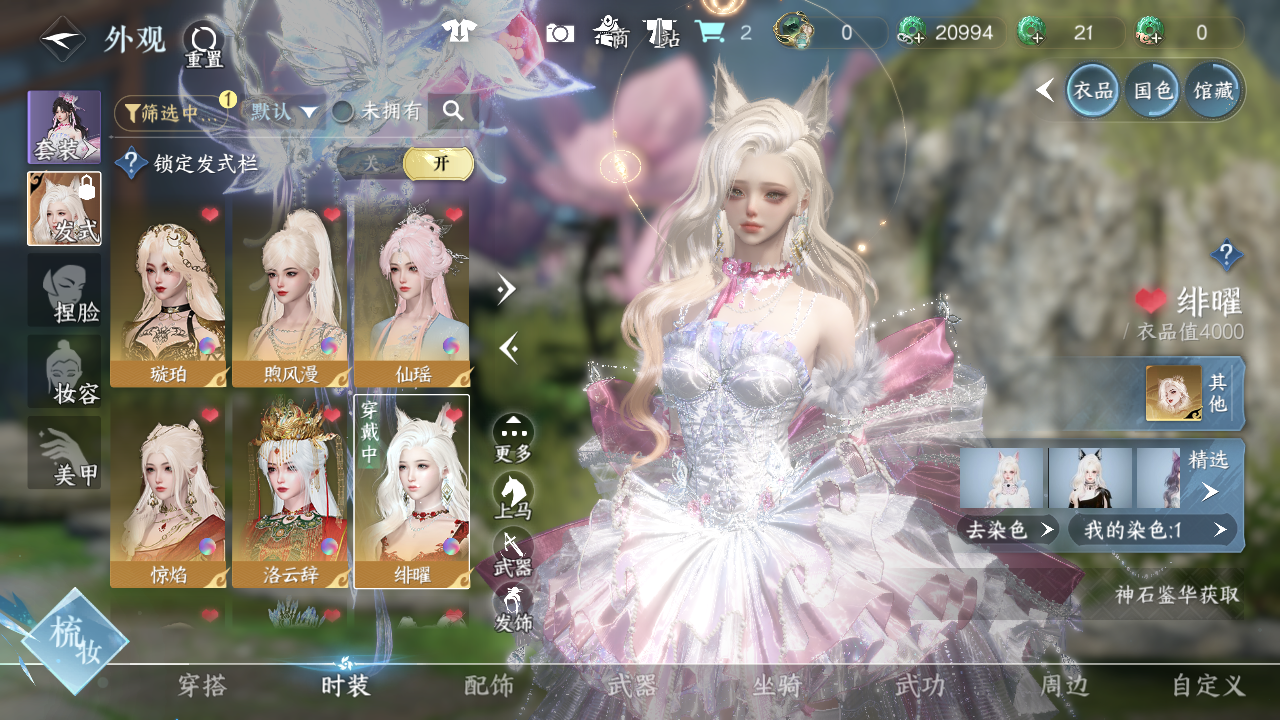Switch hairstyle lock to 关

click(372, 164)
